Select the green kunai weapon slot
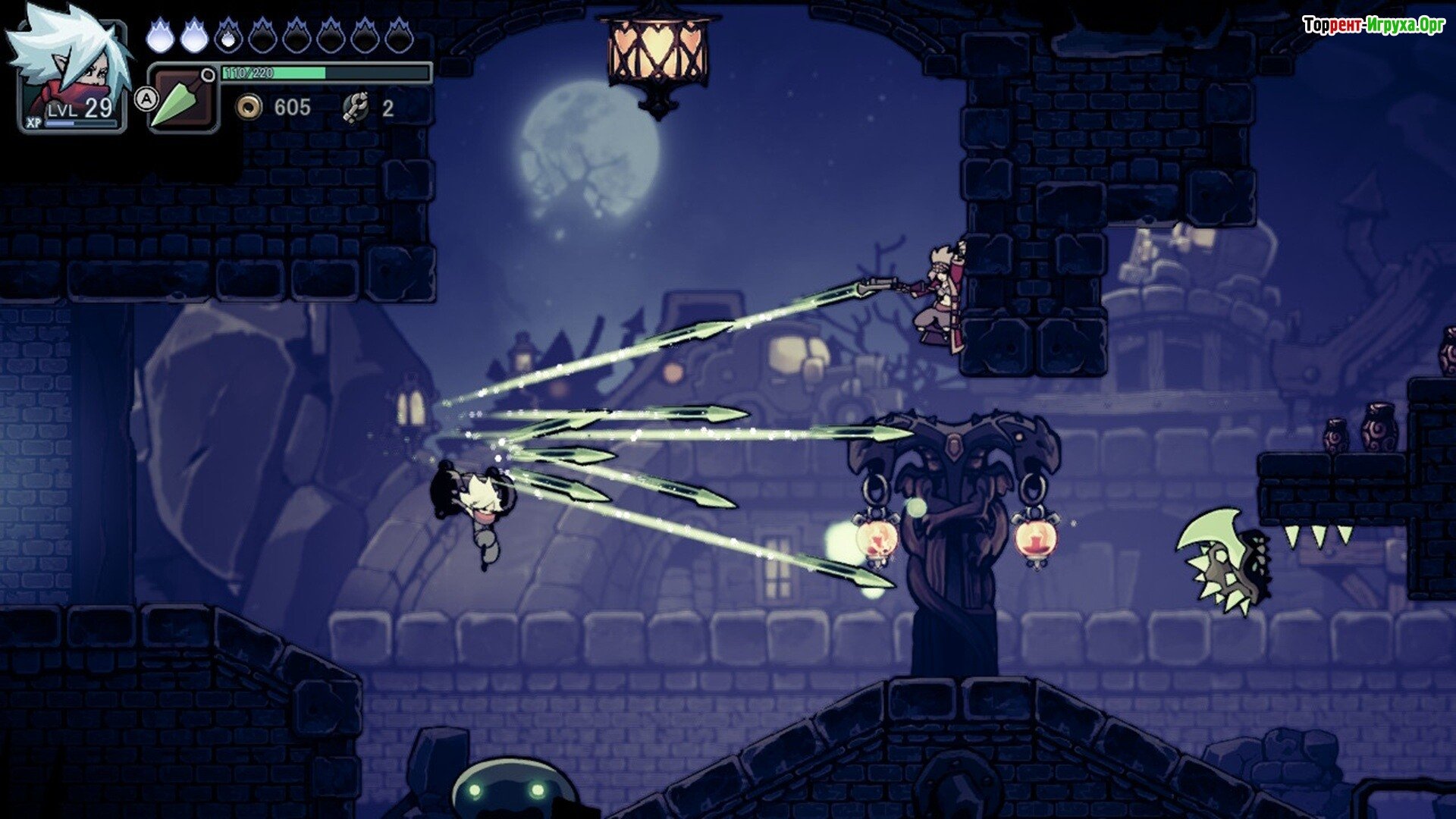This screenshot has width=1456, height=819. 182,99
